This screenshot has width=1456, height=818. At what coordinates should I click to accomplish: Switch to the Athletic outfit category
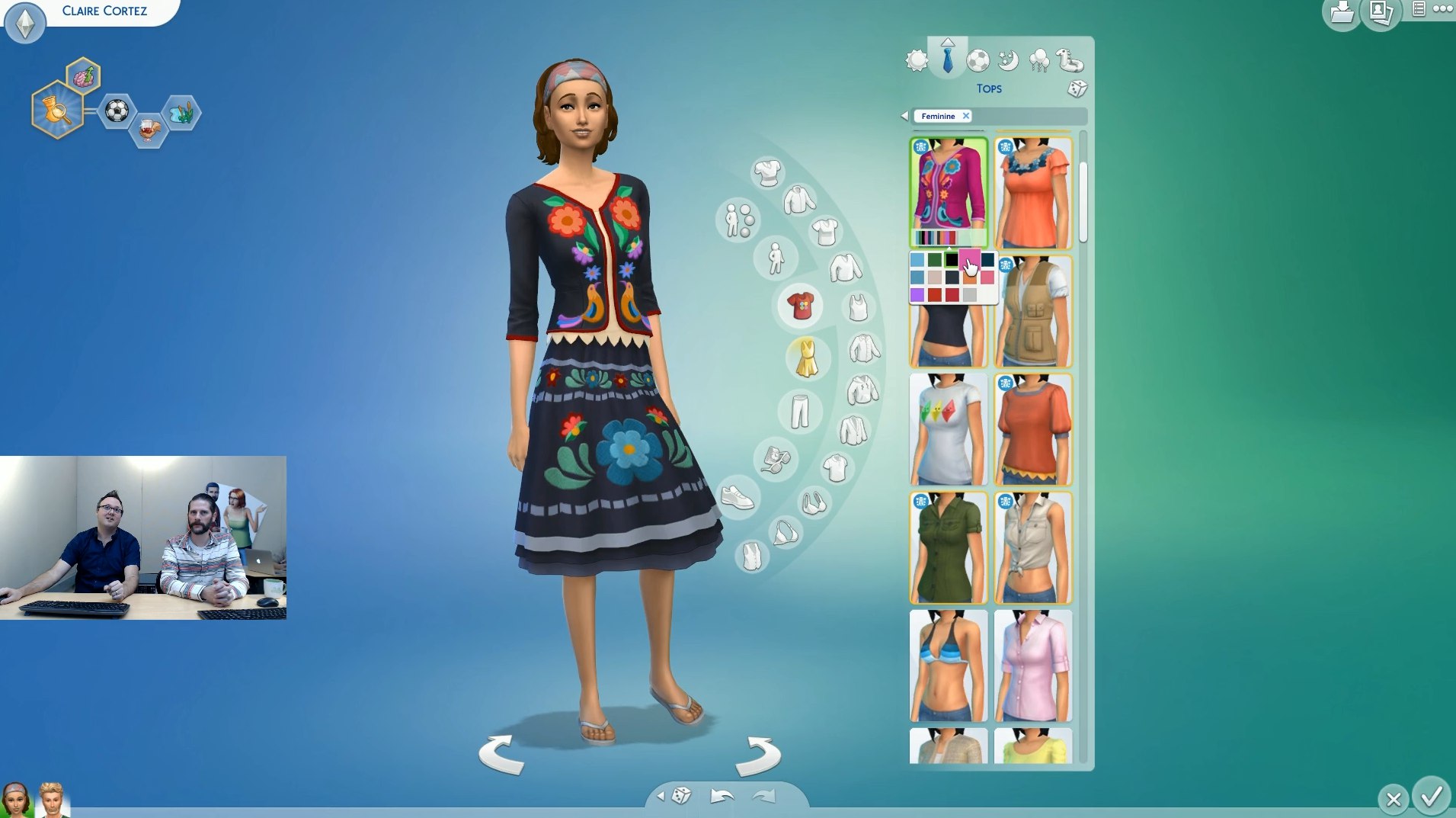pos(978,60)
